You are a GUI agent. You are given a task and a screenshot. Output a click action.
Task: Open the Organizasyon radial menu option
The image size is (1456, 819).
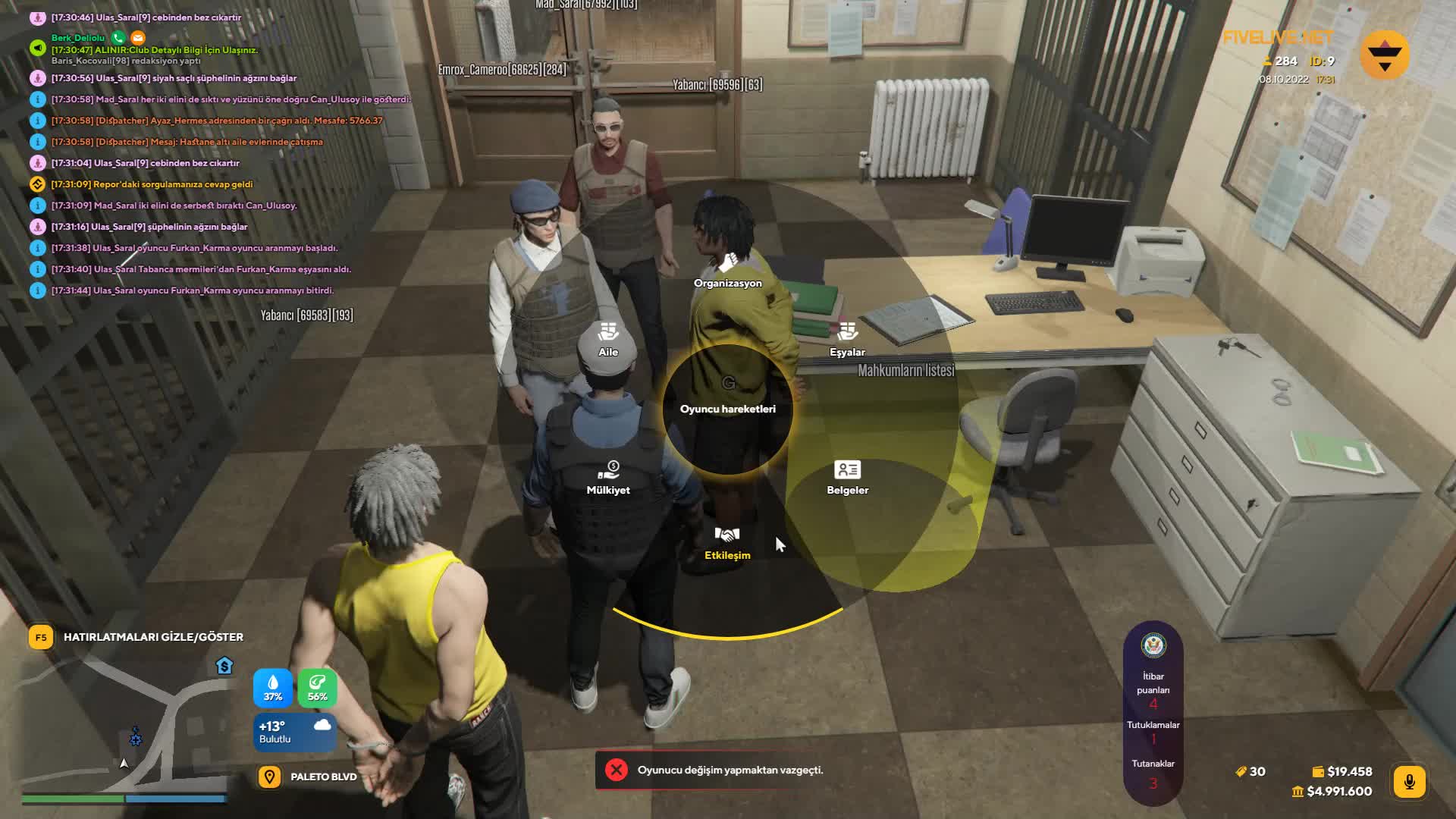[727, 271]
